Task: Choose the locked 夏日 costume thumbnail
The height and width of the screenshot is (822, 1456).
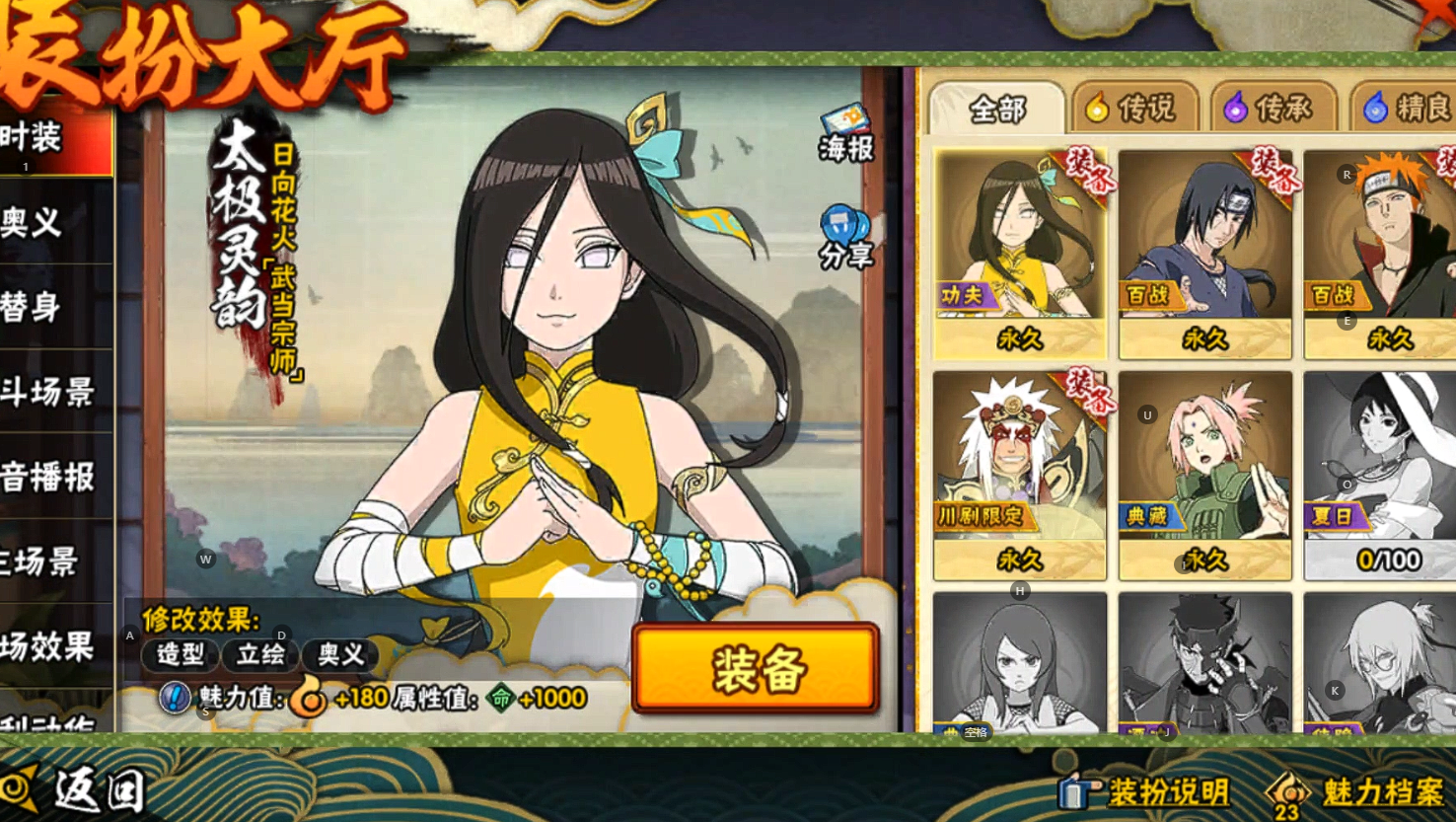Action: pos(1380,474)
